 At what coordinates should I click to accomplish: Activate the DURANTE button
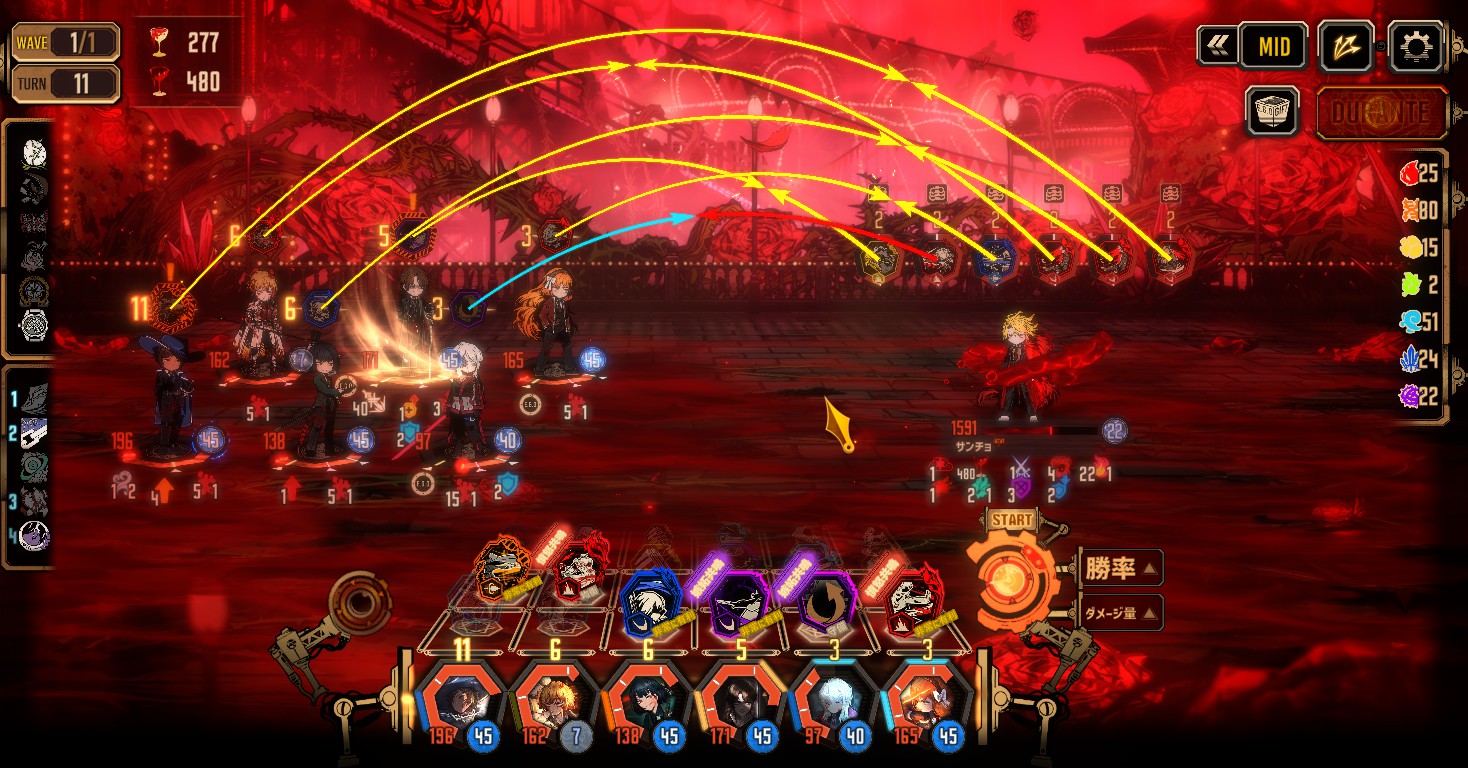coord(1382,112)
